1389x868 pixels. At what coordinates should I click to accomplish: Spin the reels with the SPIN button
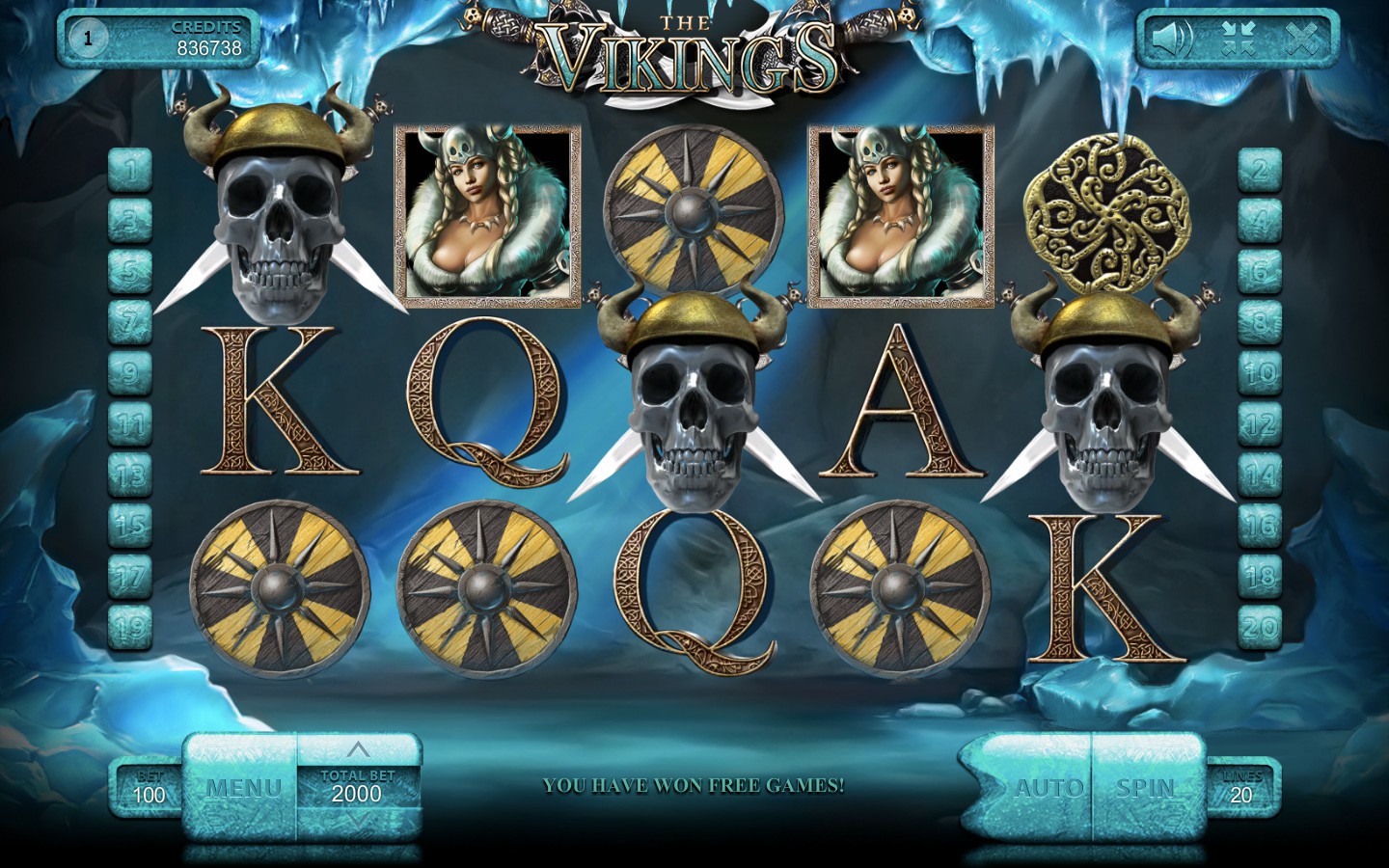pyautogui.click(x=1147, y=788)
